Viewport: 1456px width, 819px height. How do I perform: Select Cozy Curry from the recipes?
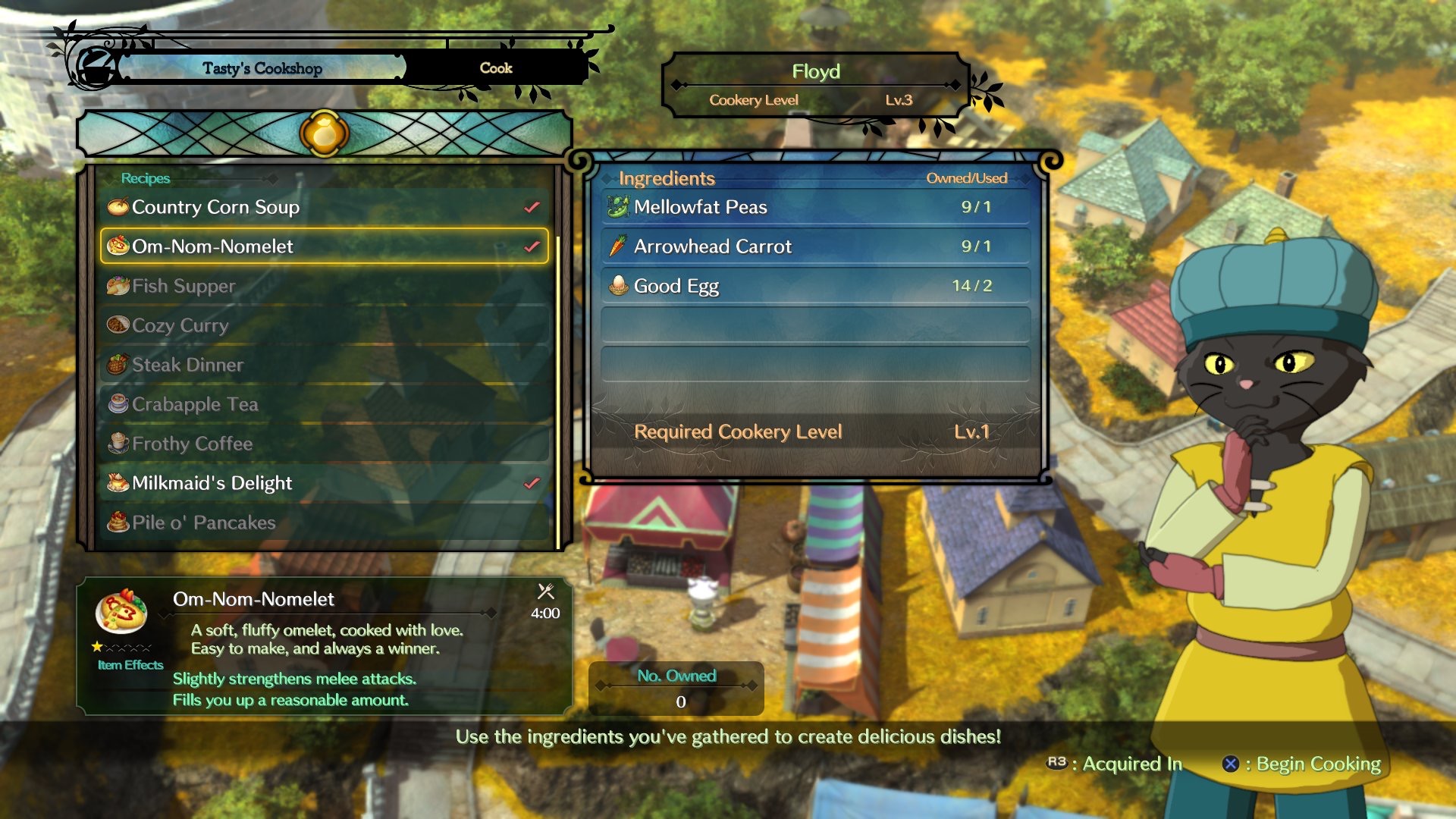(x=324, y=325)
